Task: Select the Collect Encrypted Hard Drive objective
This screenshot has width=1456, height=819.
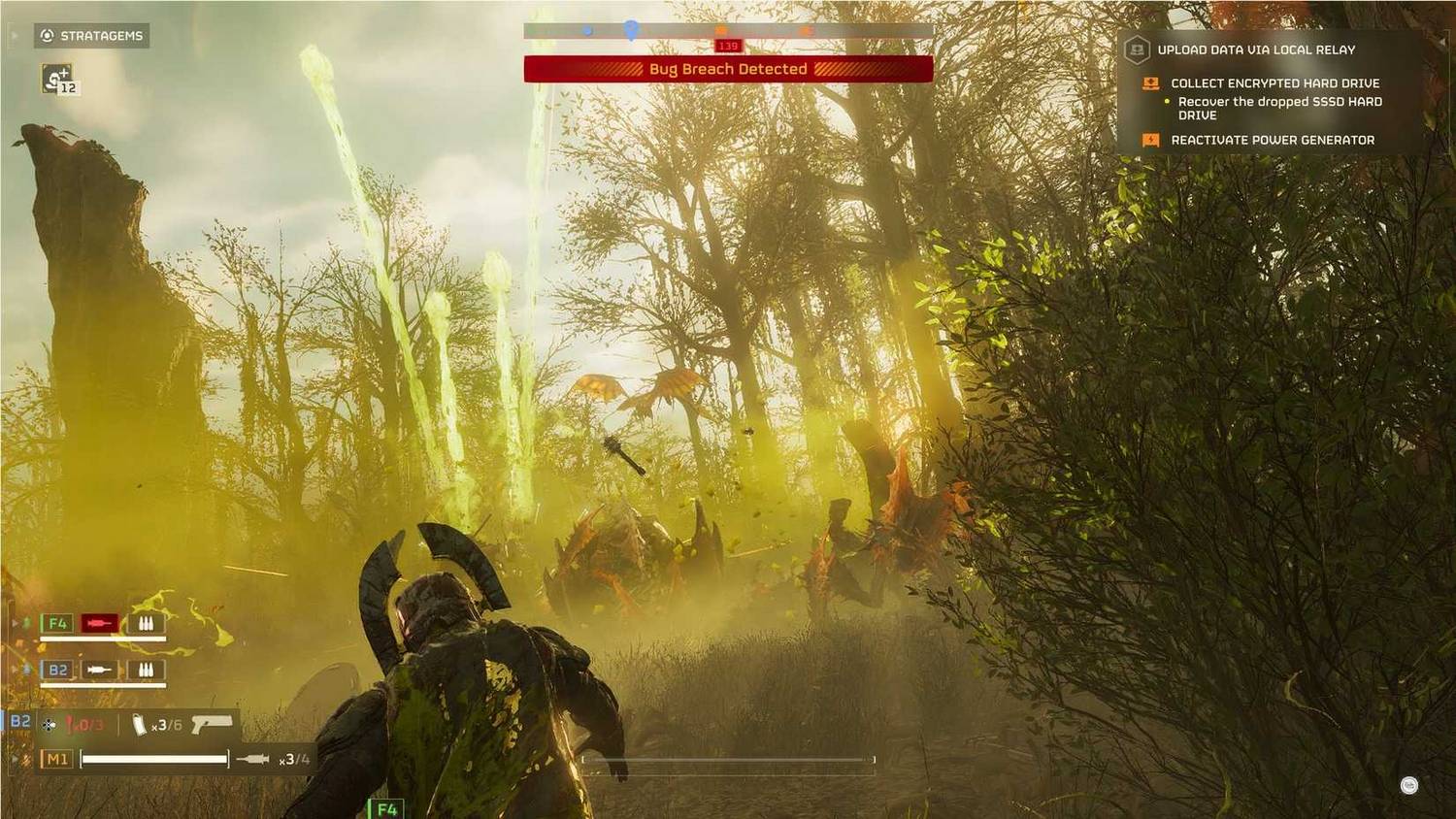Action: (1274, 83)
